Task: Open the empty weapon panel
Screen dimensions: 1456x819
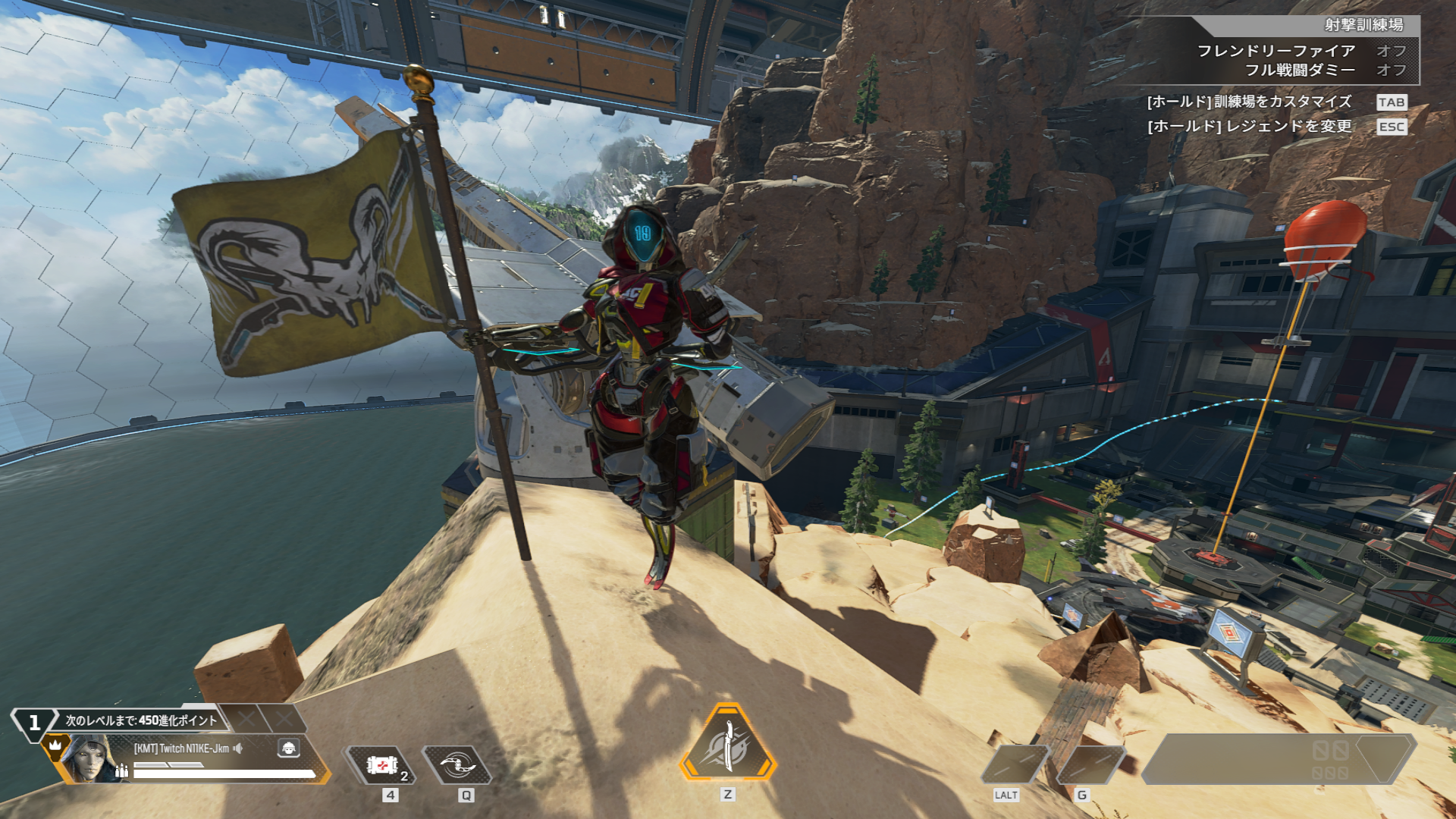Action: click(1278, 758)
